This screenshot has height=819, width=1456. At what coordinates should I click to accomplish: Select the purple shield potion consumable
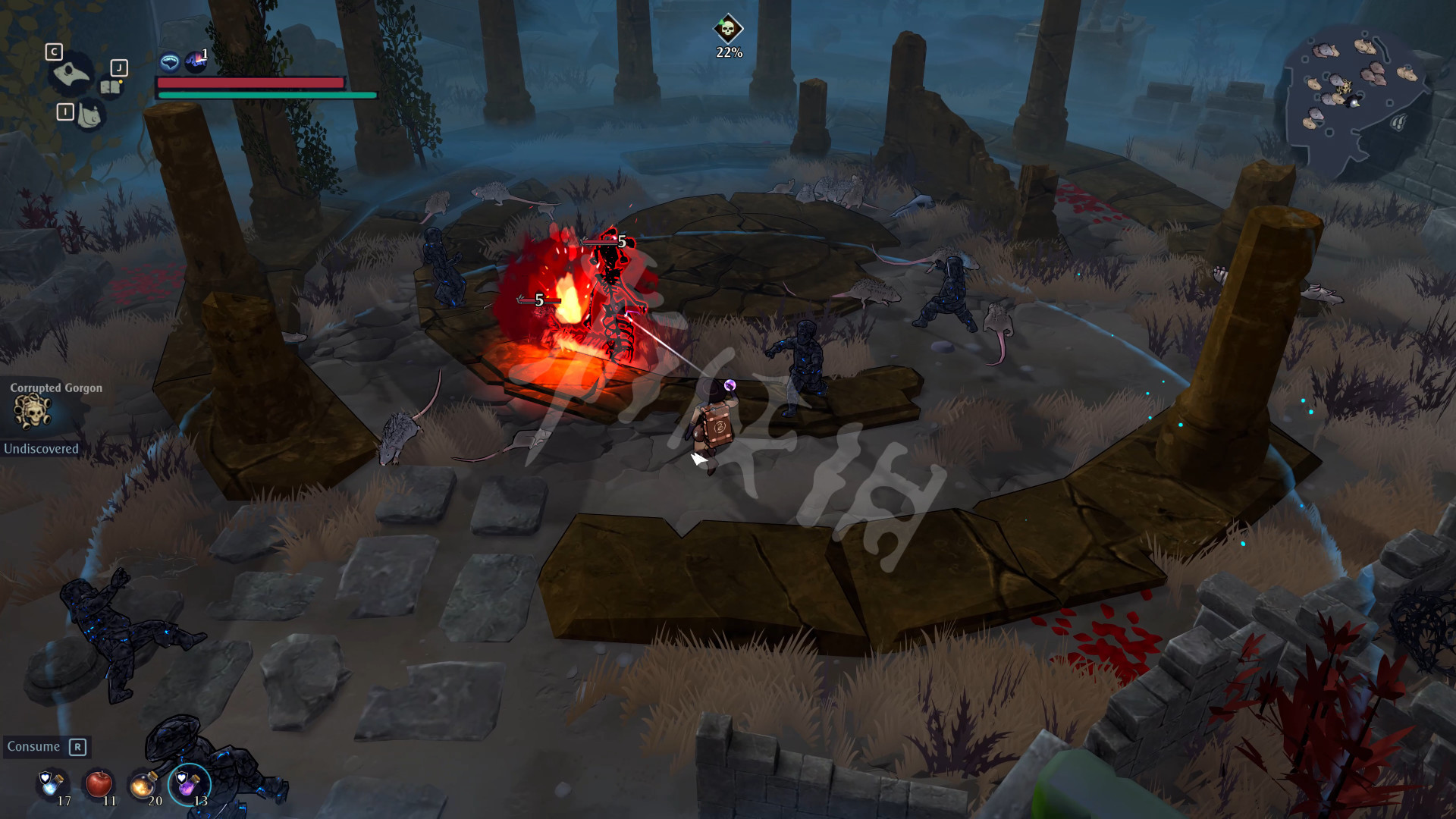tap(187, 783)
